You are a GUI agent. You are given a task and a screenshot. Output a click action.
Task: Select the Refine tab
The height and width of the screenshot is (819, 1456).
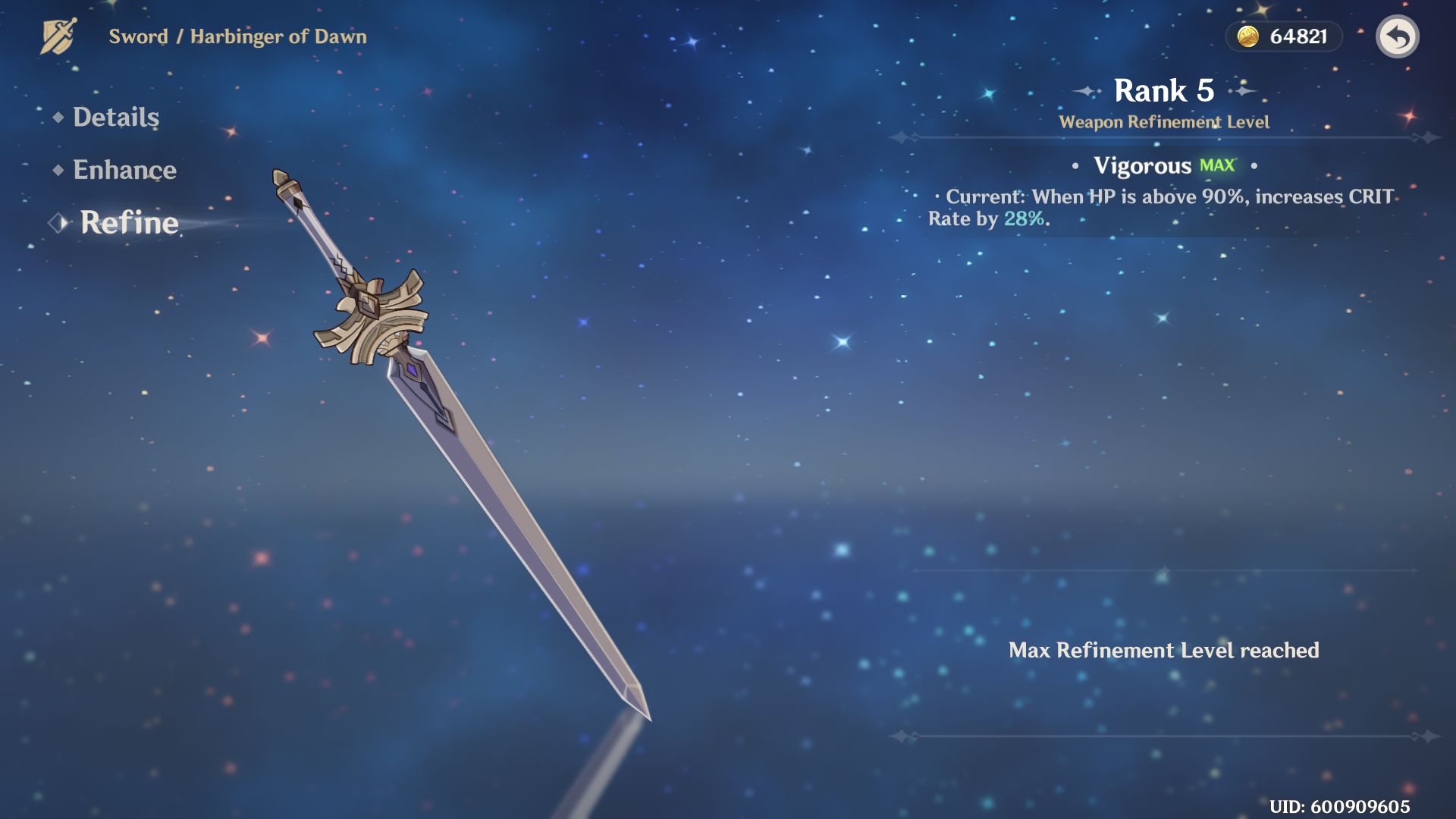pyautogui.click(x=129, y=223)
